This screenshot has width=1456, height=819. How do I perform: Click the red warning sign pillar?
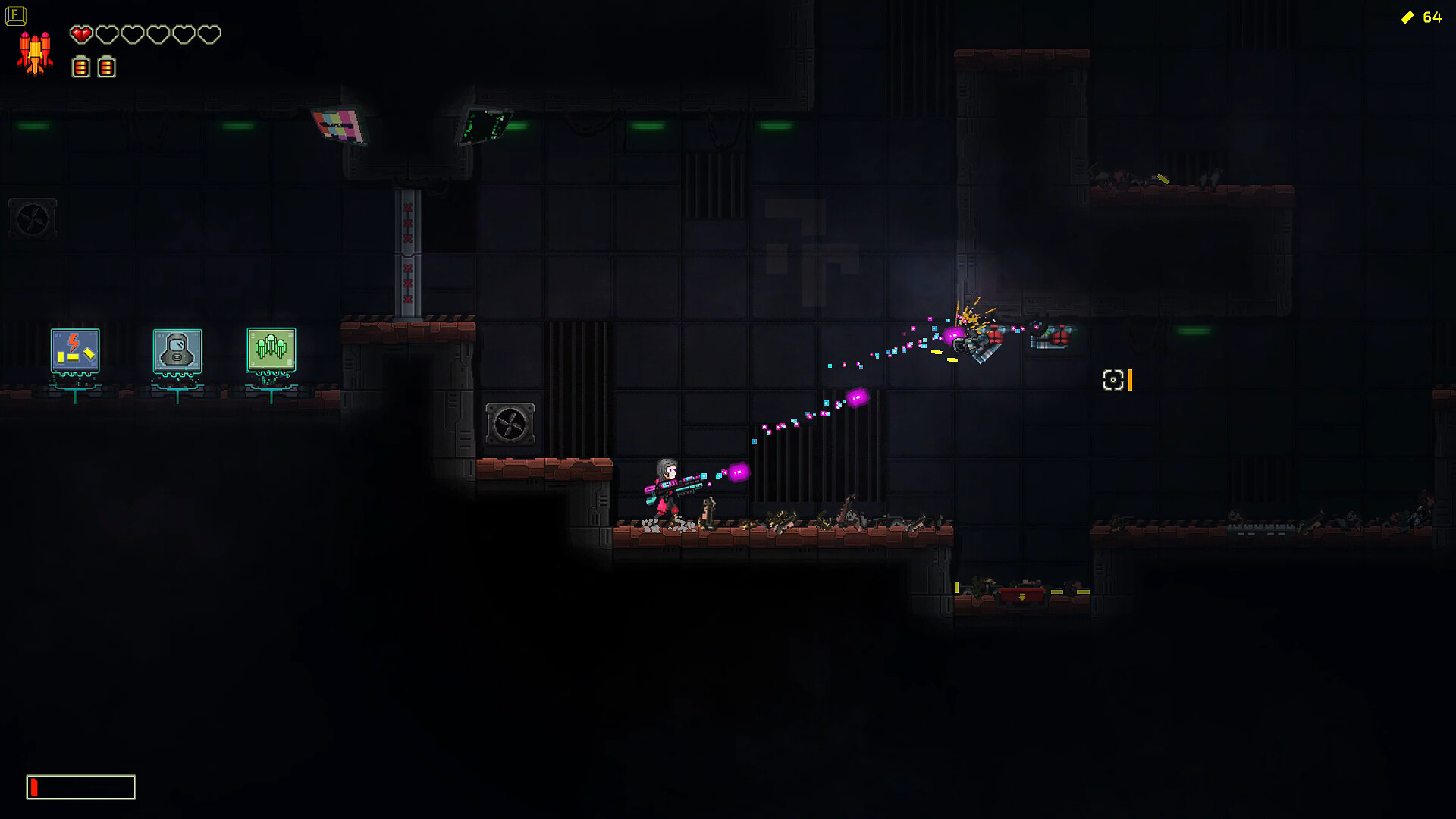406,250
